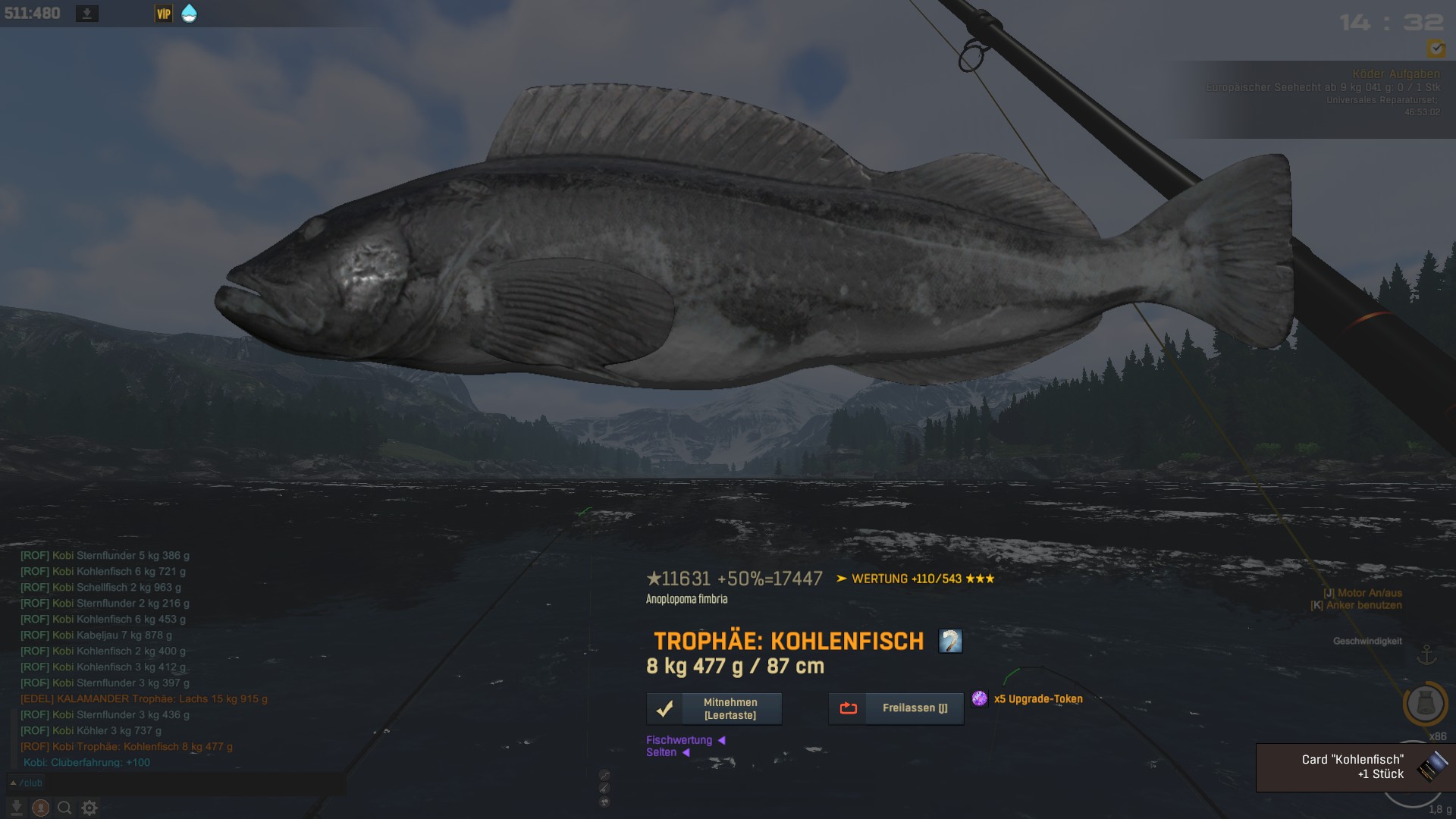Select the groundbait slot with orange ring
1456x819 pixels.
(x=1425, y=704)
